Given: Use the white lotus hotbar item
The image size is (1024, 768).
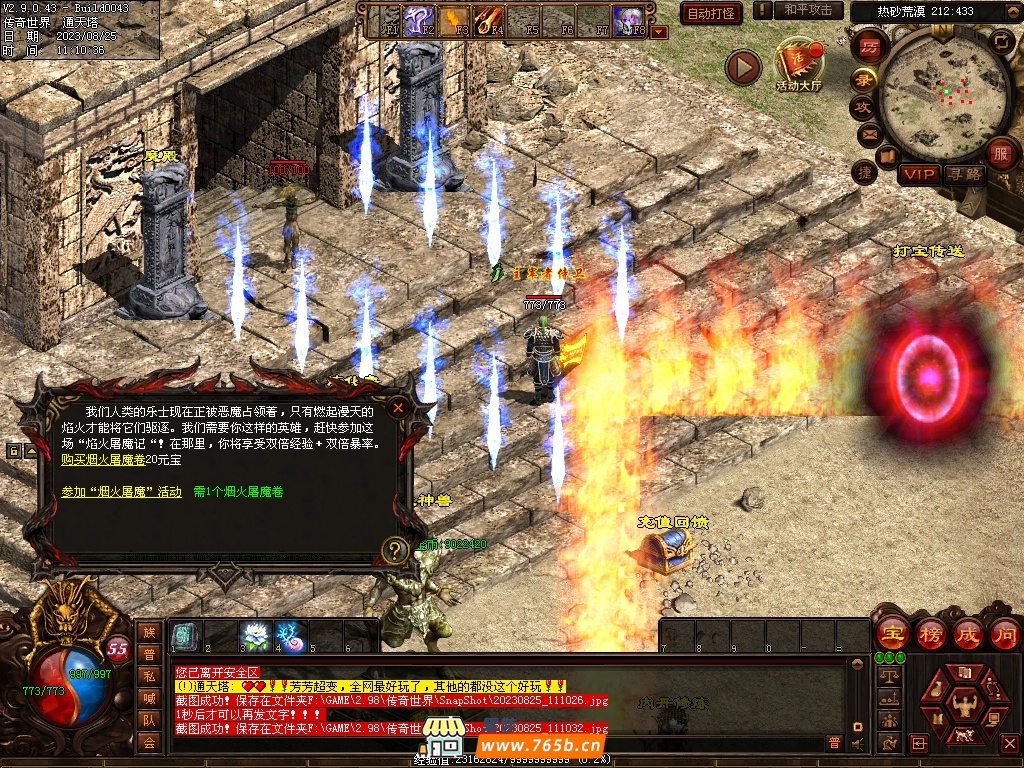Looking at the screenshot, I should coord(256,636).
